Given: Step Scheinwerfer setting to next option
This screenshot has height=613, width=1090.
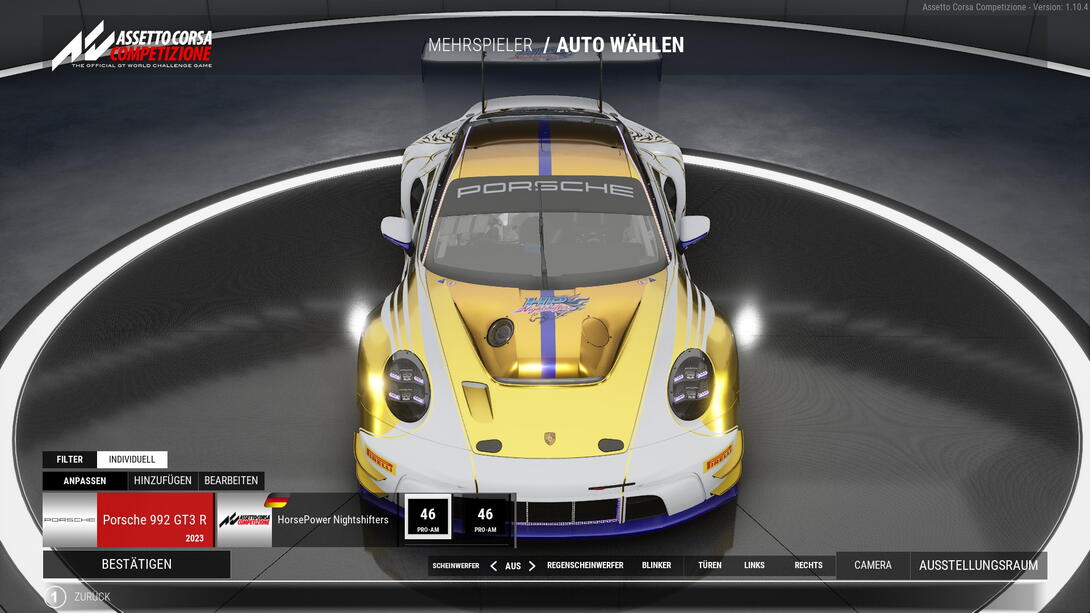Looking at the screenshot, I should coord(532,566).
